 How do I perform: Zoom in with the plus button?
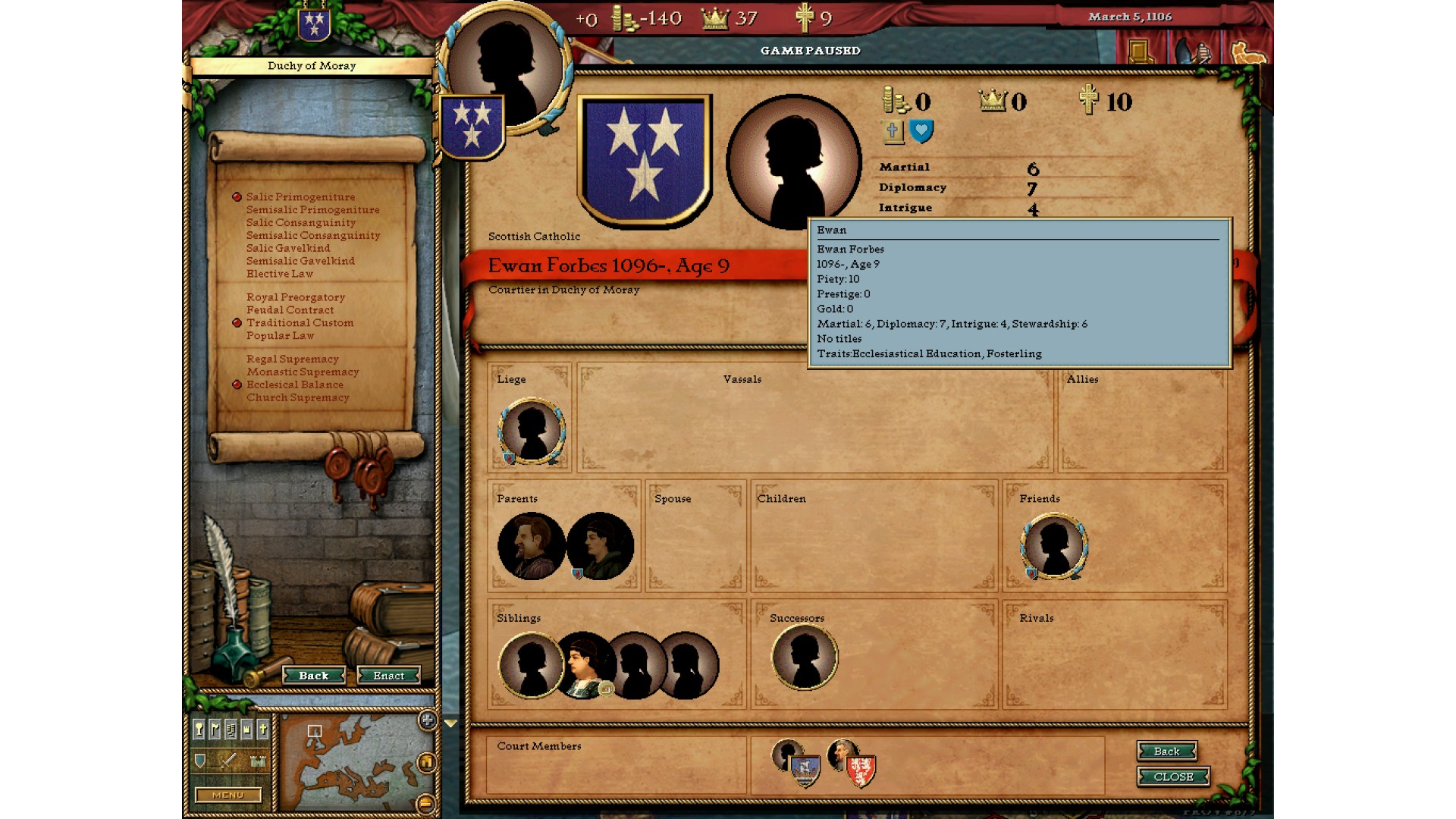(427, 720)
